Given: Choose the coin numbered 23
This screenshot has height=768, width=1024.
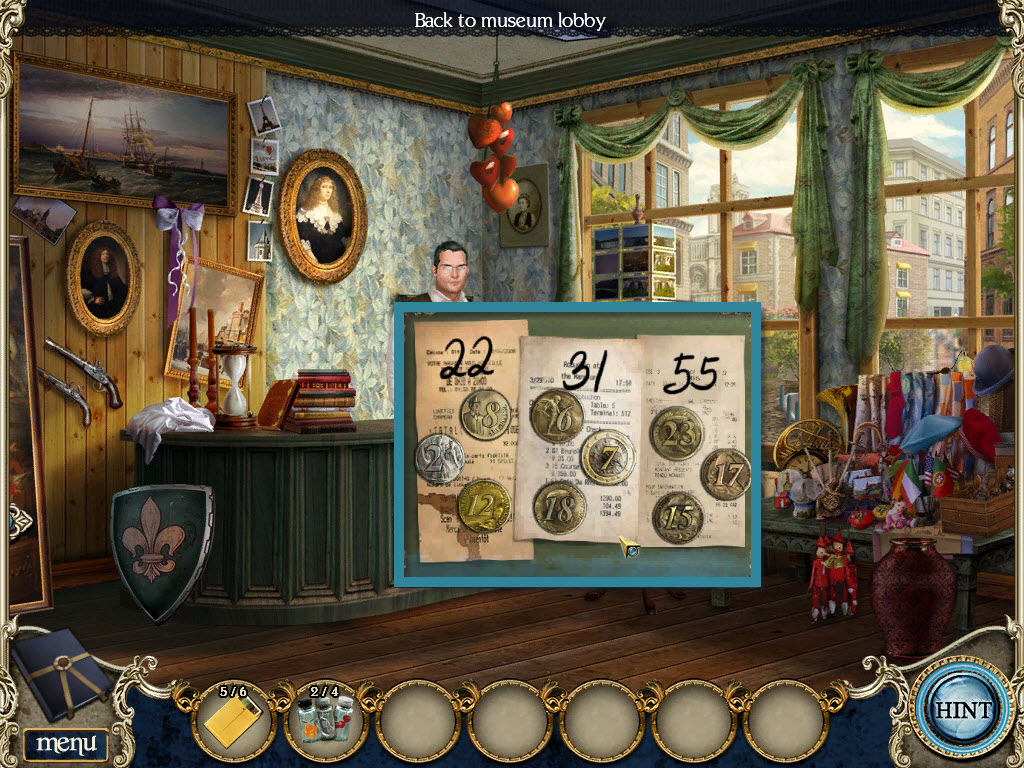Looking at the screenshot, I should click(677, 432).
